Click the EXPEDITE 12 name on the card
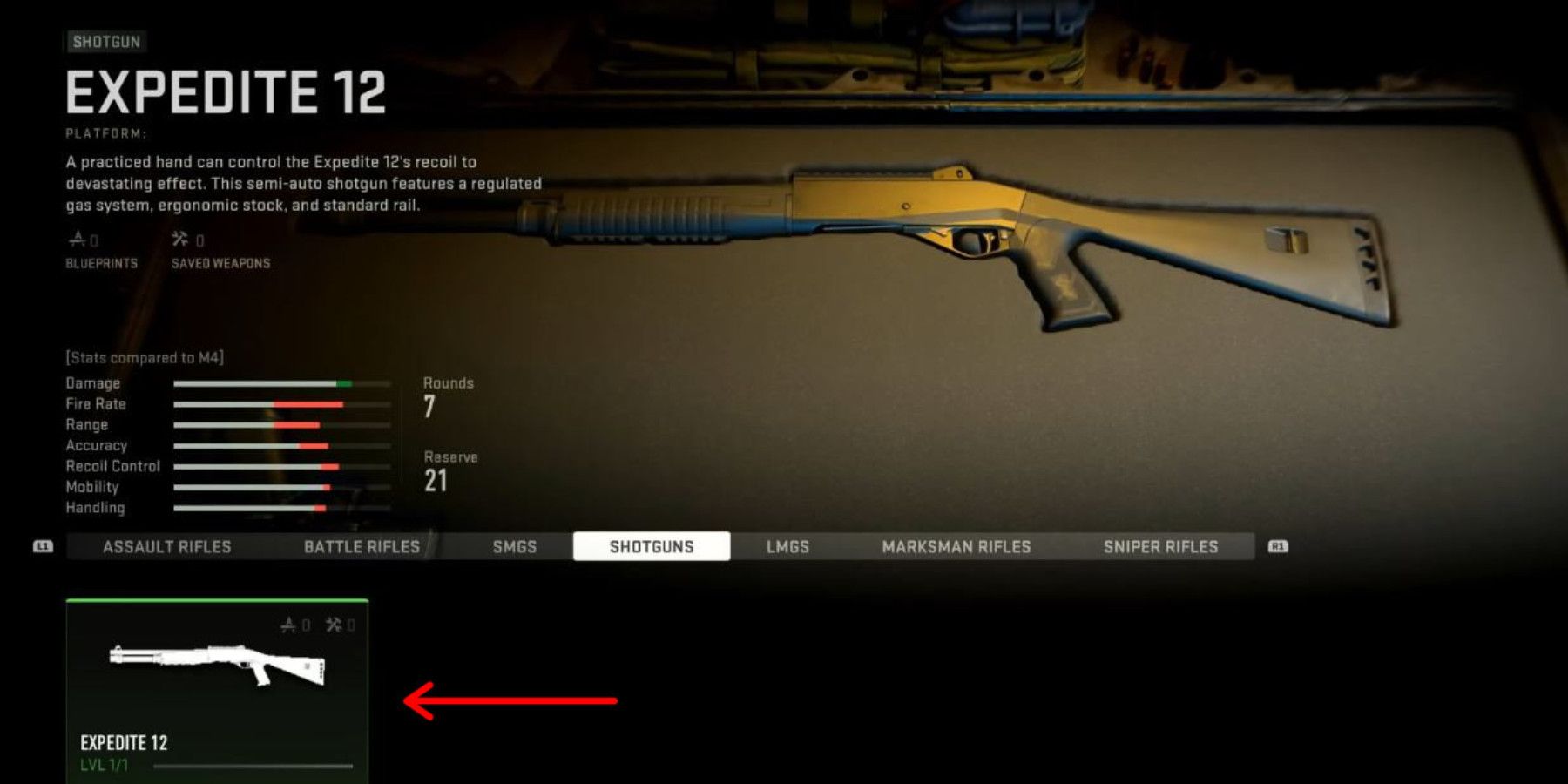1568x784 pixels. click(x=125, y=744)
